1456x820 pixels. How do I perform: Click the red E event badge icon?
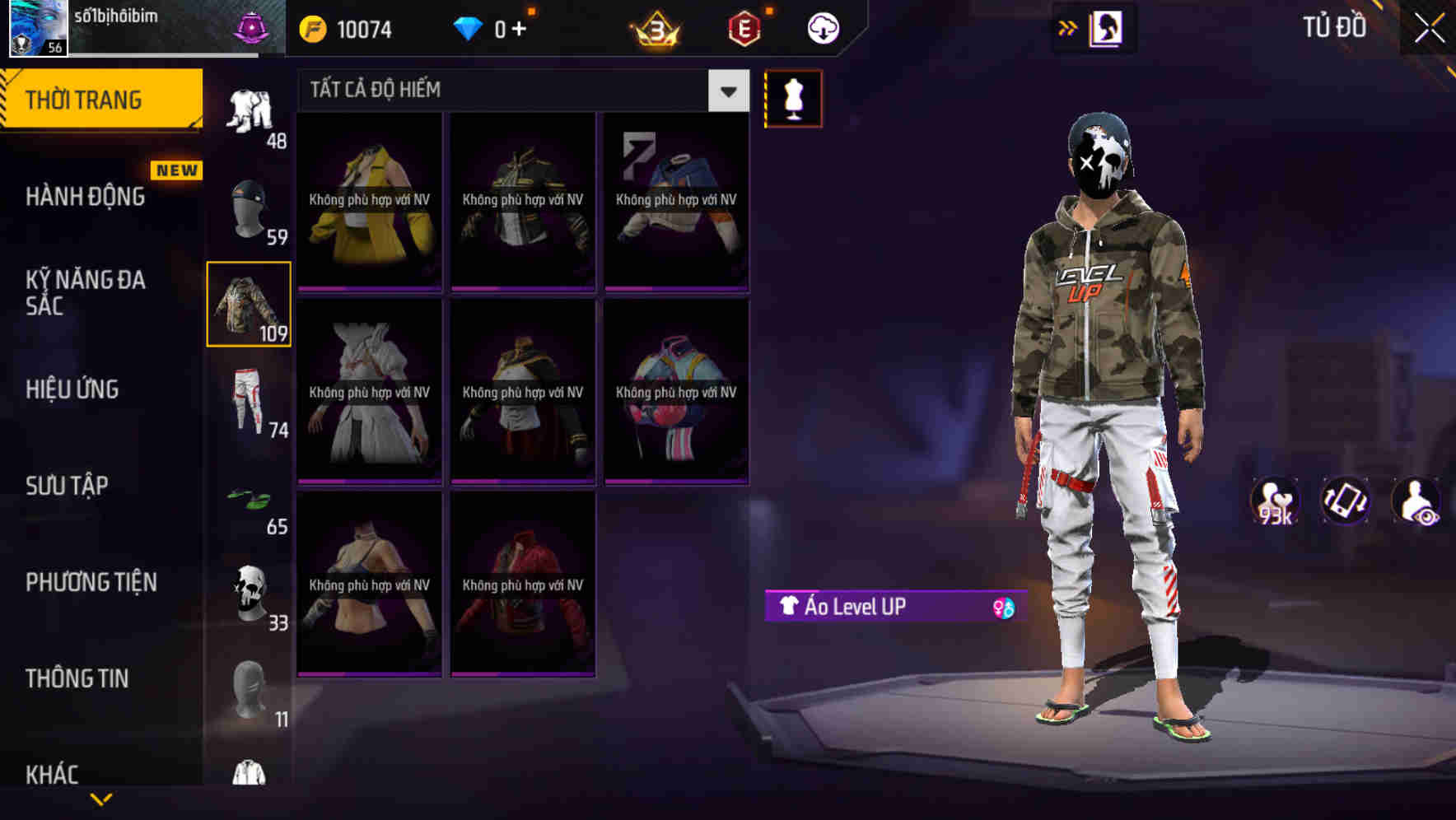(740, 27)
